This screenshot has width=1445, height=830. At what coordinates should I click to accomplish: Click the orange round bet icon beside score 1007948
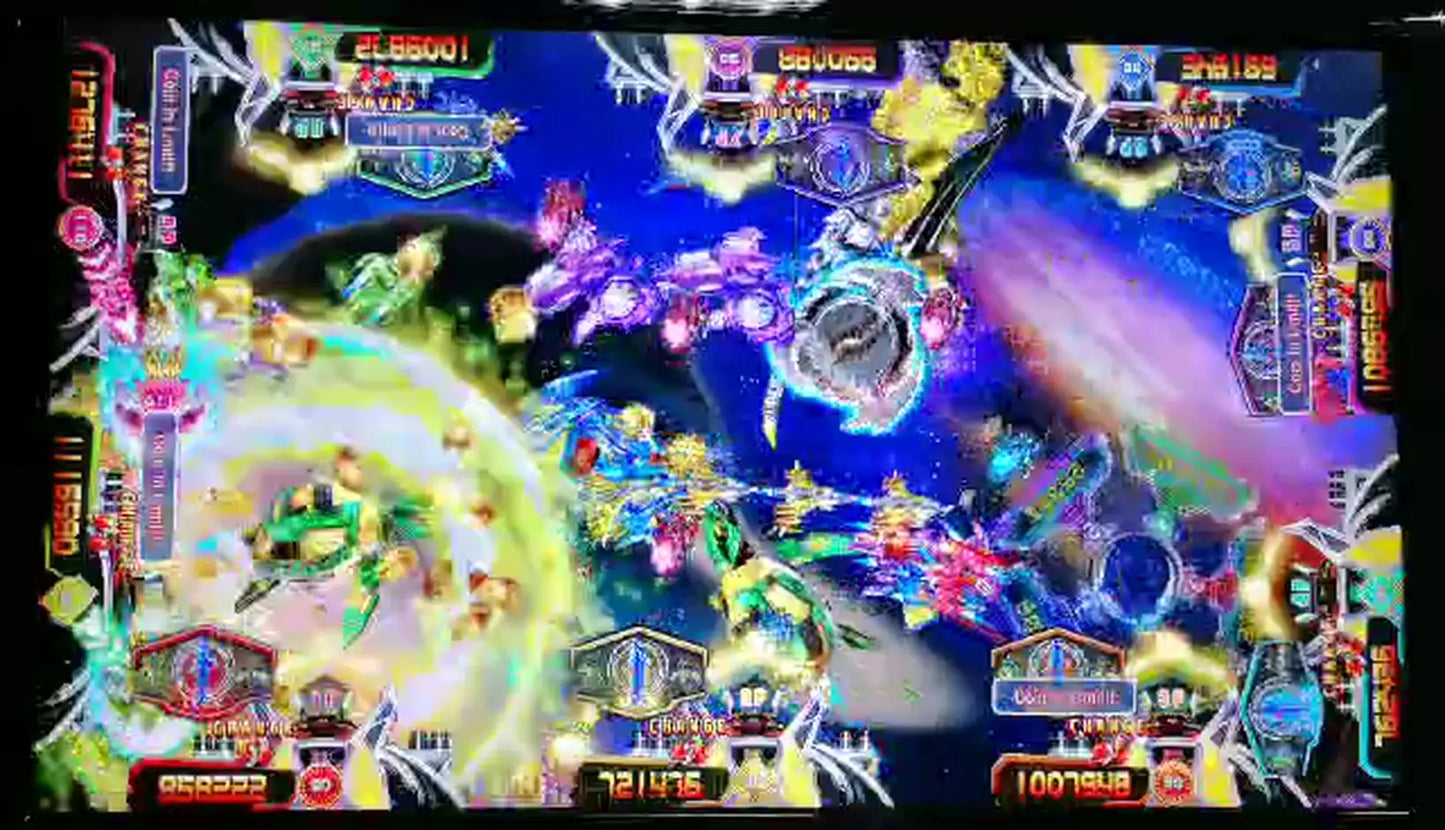pyautogui.click(x=1174, y=782)
